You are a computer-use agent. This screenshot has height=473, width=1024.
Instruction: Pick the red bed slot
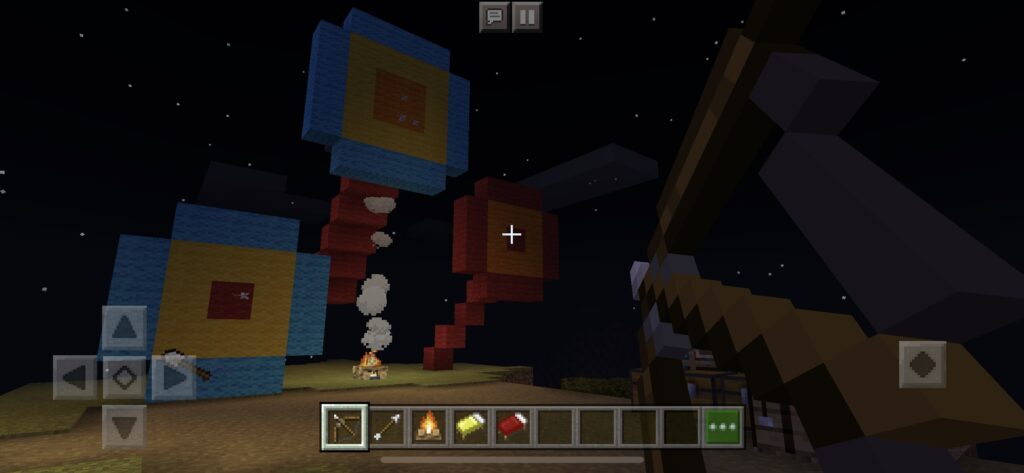click(512, 425)
